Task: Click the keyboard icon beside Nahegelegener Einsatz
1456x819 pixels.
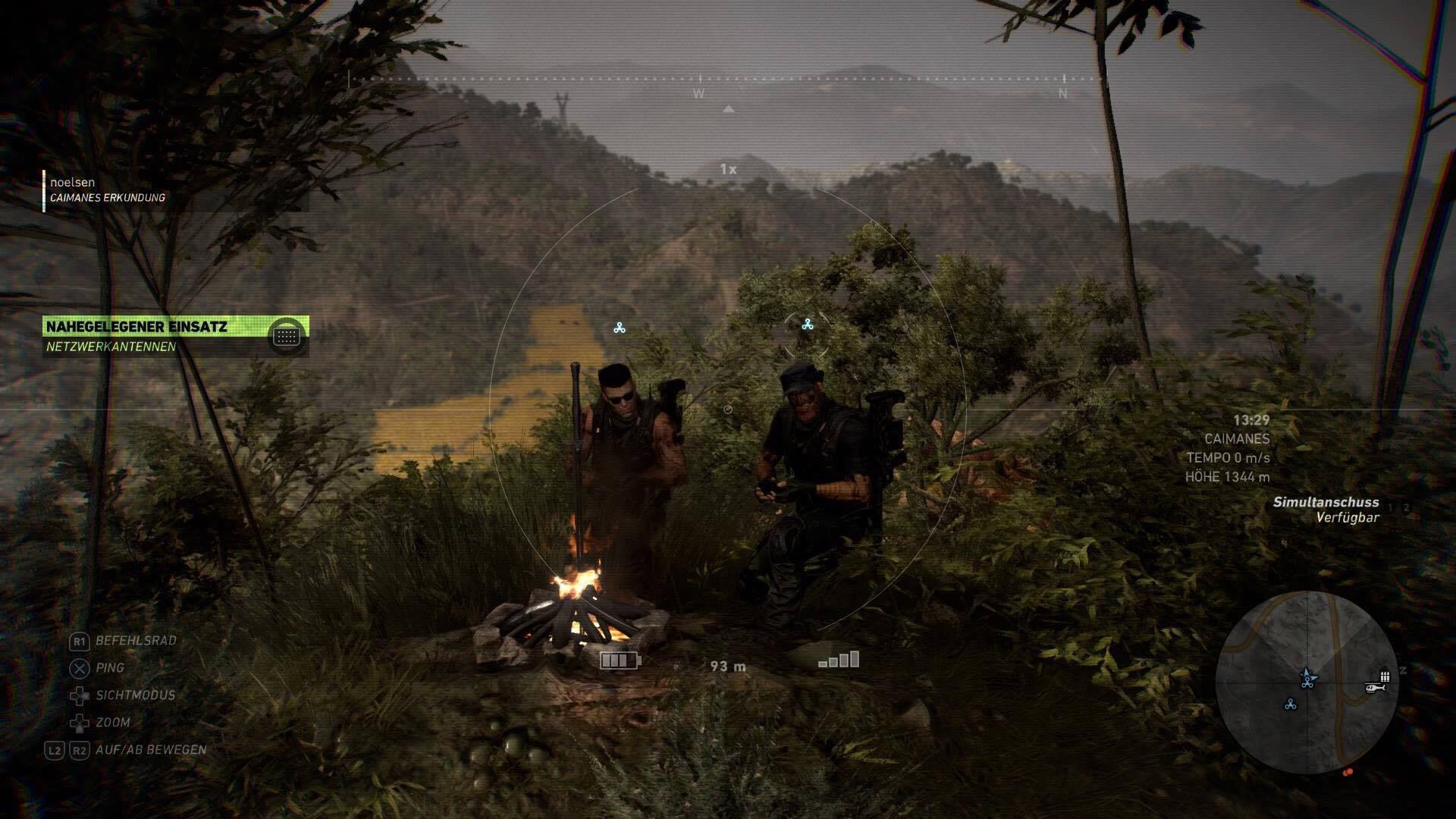Action: coord(287,334)
